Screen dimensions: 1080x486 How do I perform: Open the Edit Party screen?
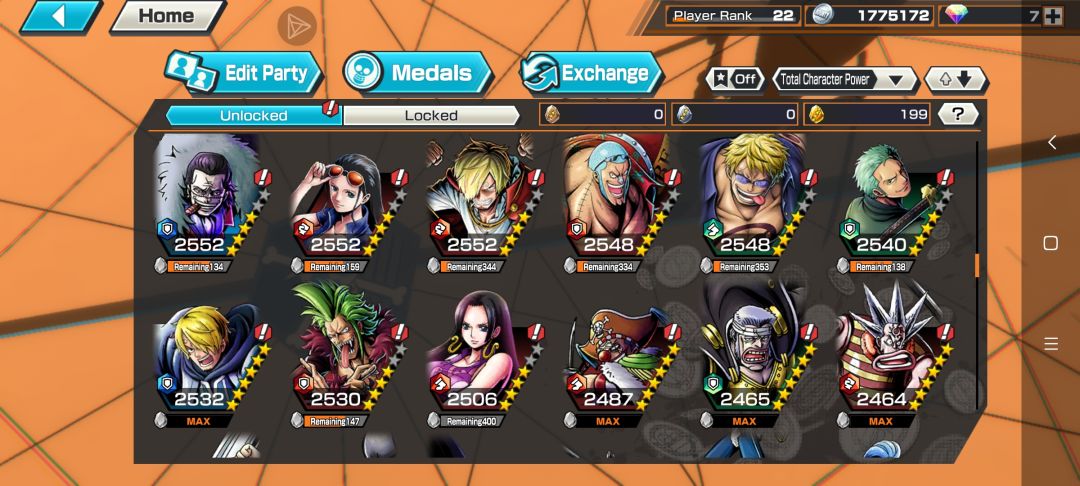point(246,73)
